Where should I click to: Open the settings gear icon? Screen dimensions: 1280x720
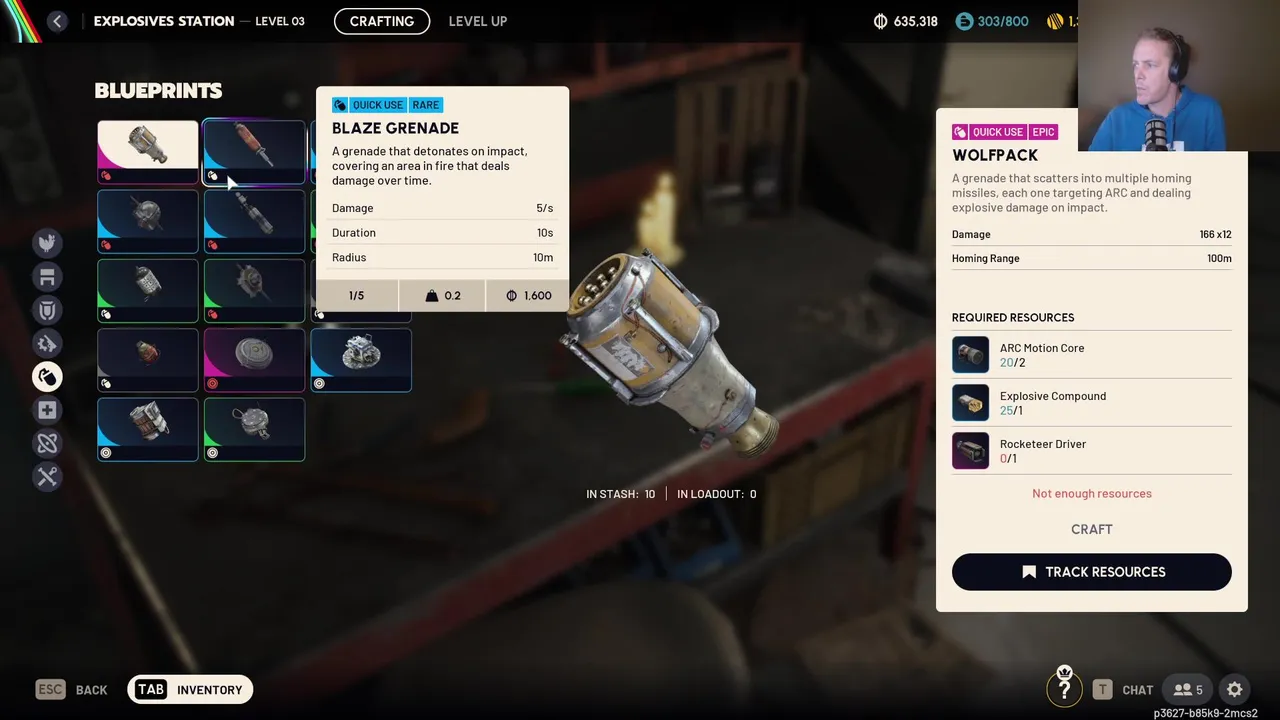point(1234,689)
